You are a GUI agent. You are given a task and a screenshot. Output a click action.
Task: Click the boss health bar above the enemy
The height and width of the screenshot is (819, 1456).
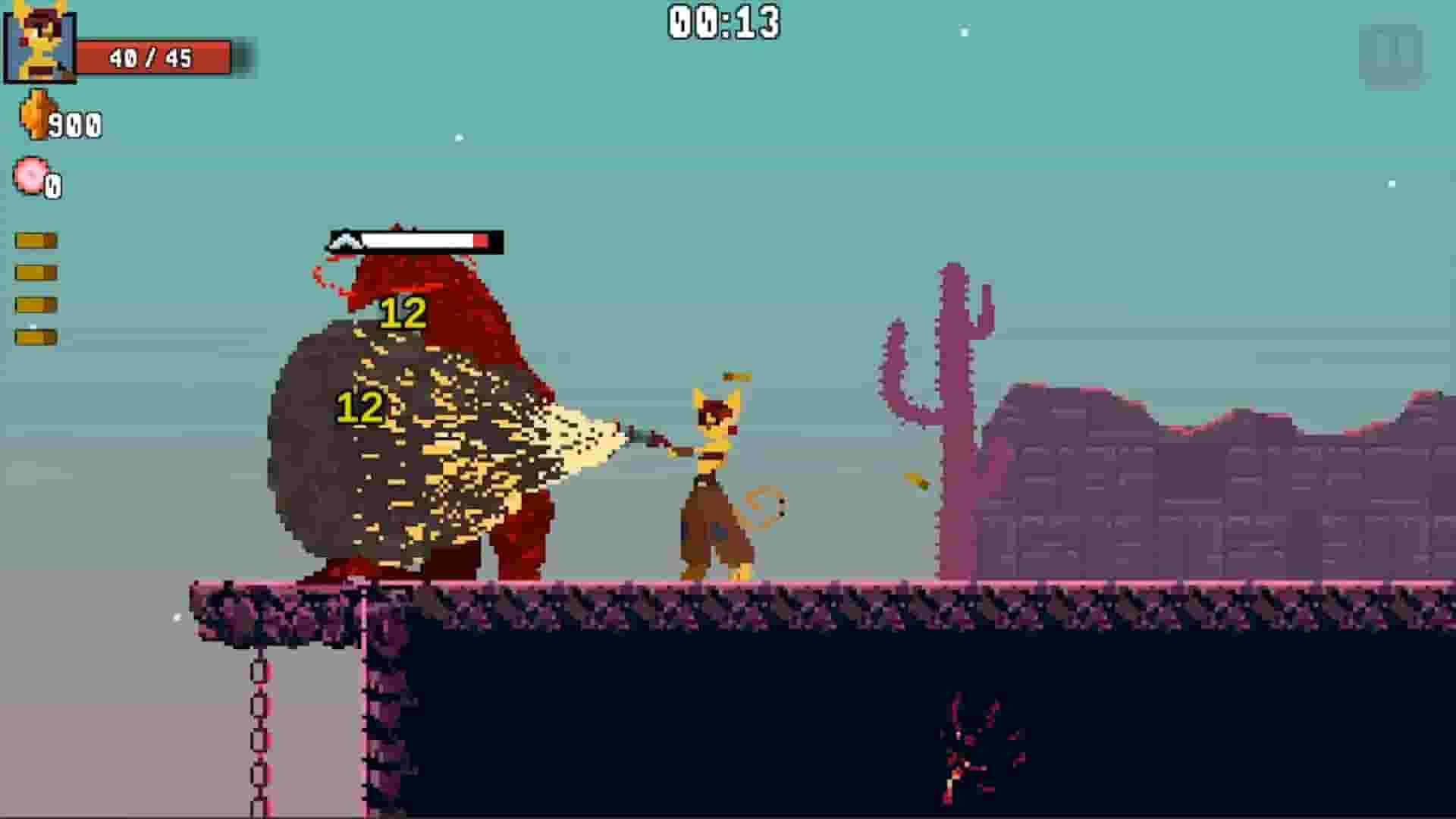click(416, 240)
